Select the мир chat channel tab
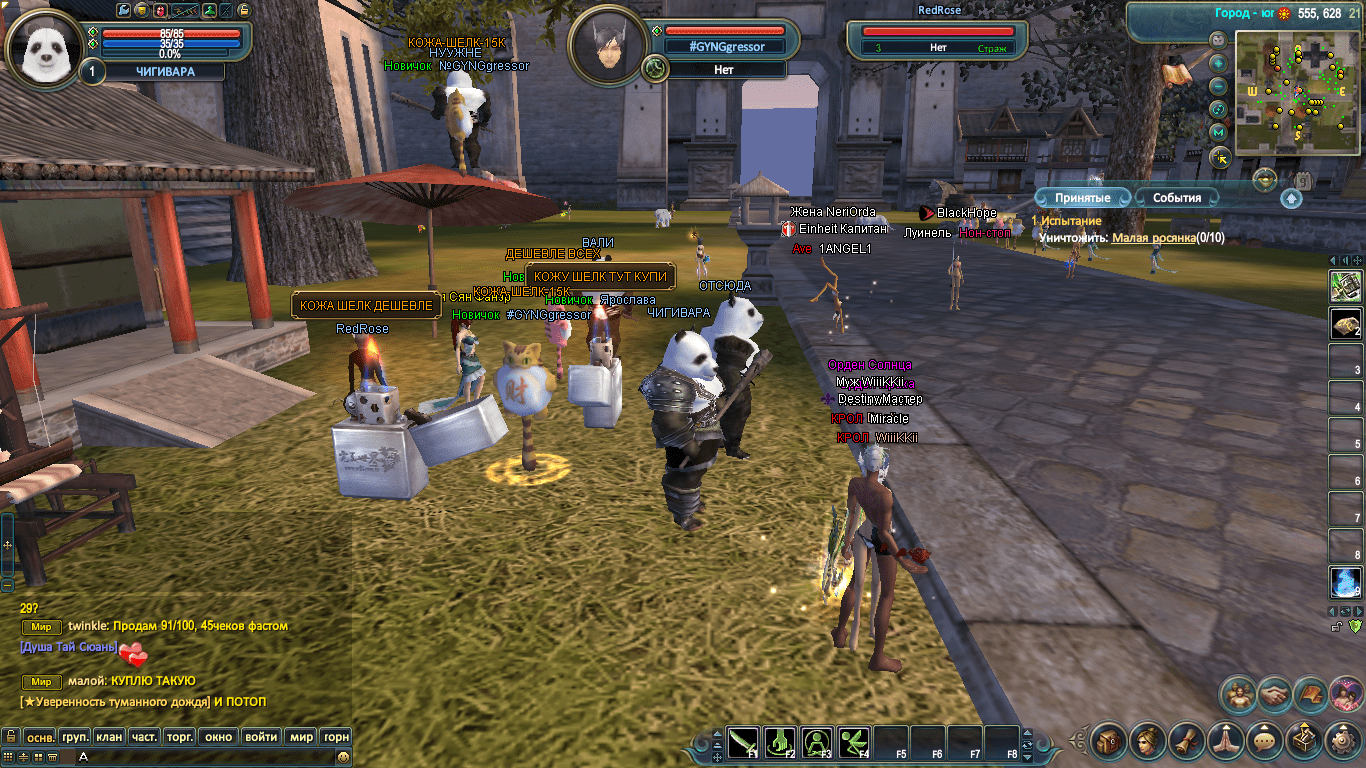 point(301,737)
